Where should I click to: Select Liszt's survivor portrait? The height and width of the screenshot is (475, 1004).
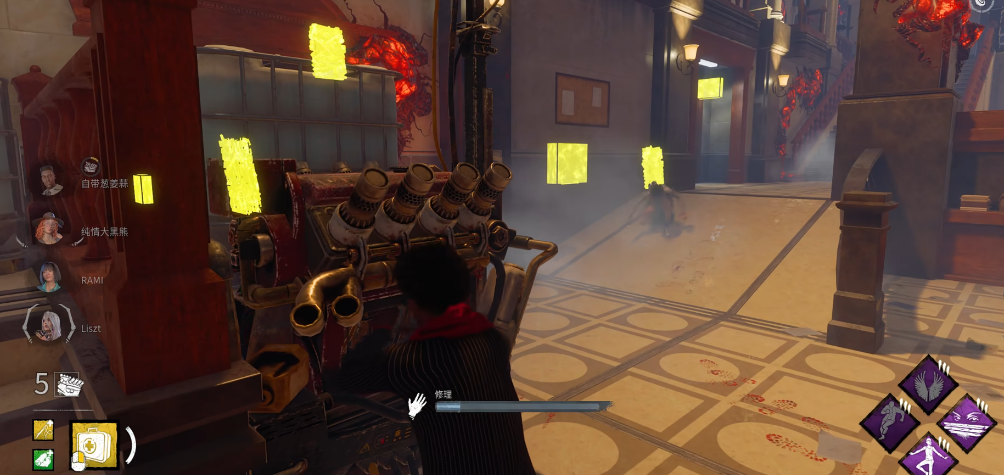point(48,324)
